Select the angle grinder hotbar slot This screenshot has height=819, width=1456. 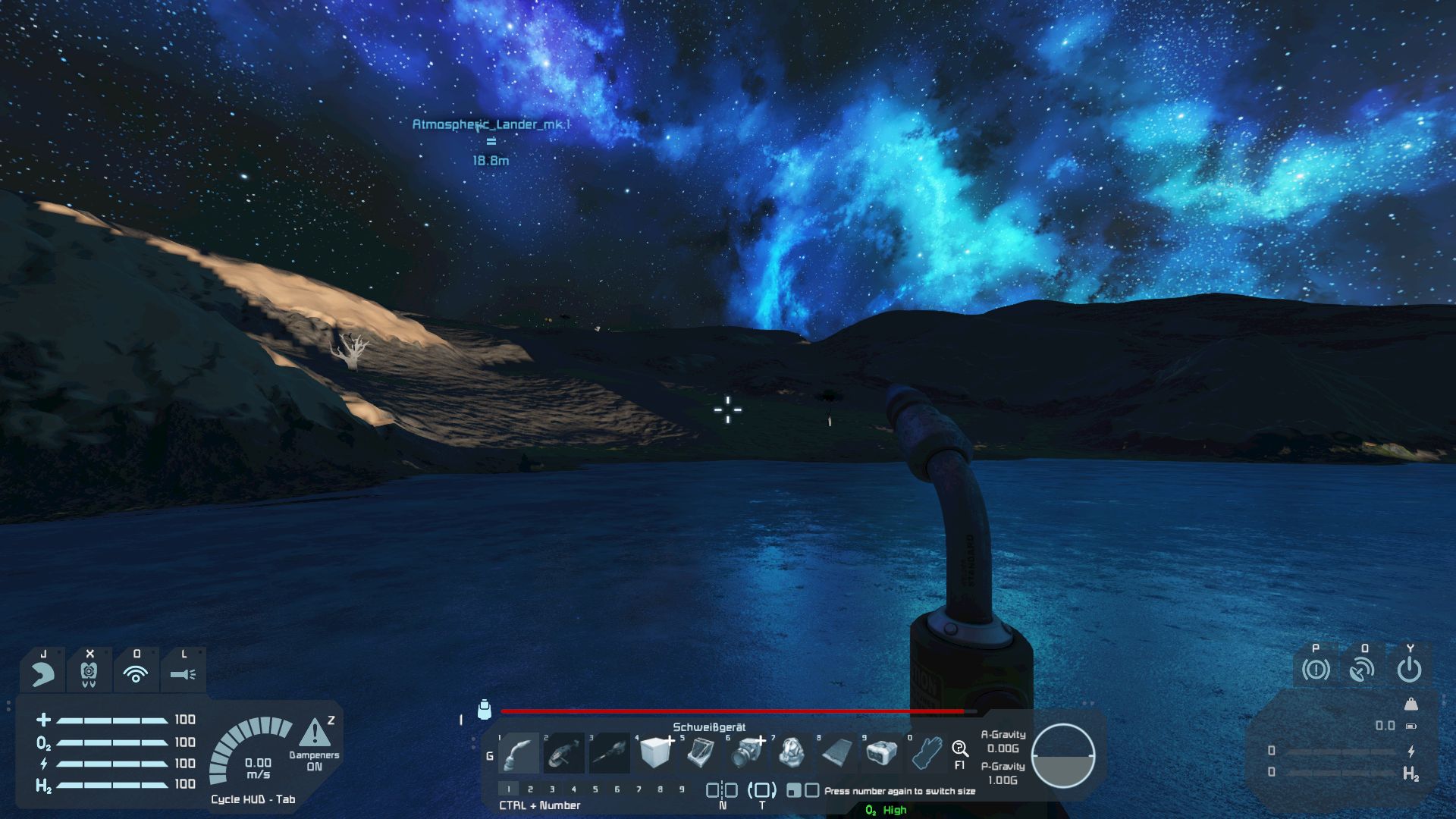click(564, 754)
